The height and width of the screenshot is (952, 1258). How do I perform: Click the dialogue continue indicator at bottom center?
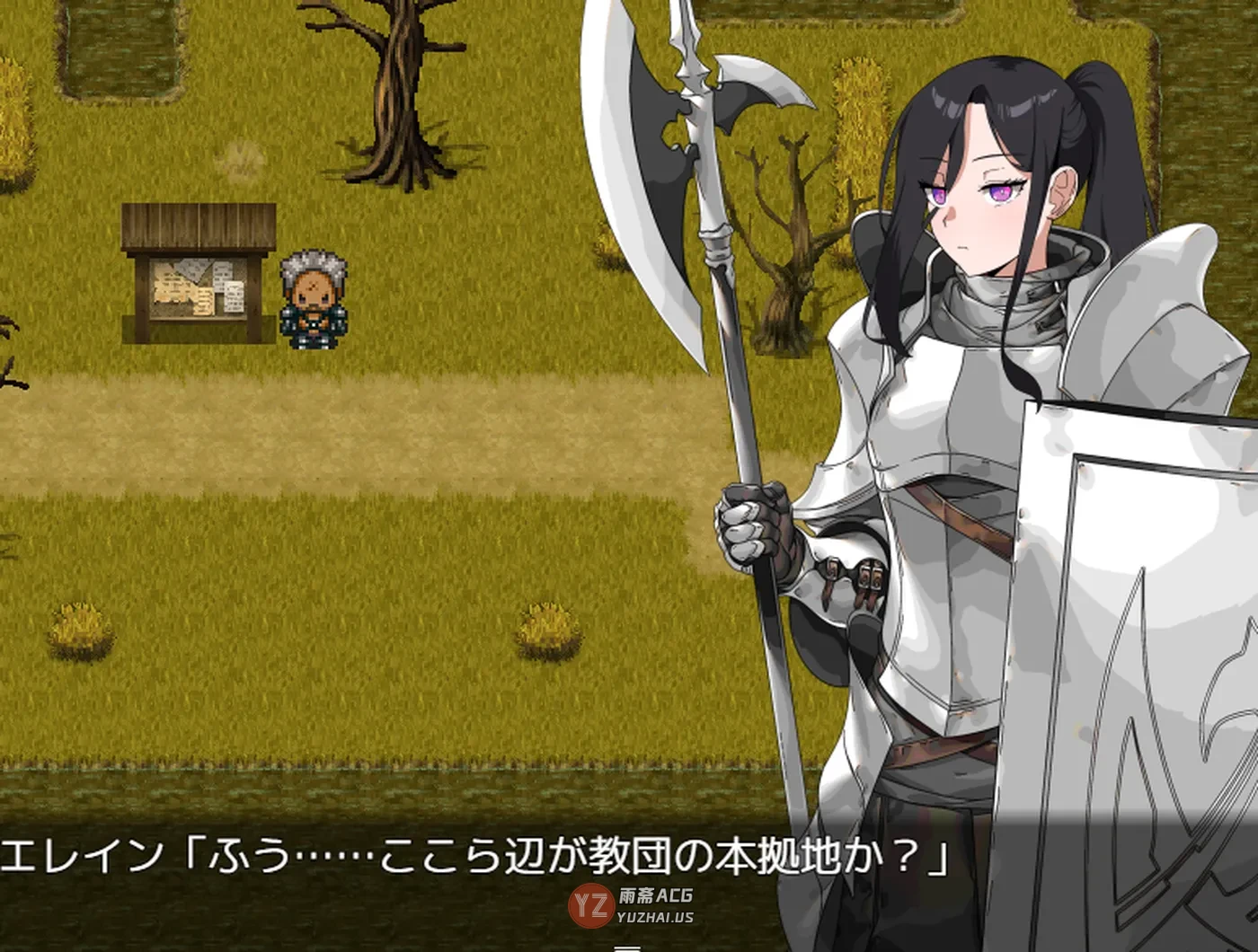click(629, 946)
